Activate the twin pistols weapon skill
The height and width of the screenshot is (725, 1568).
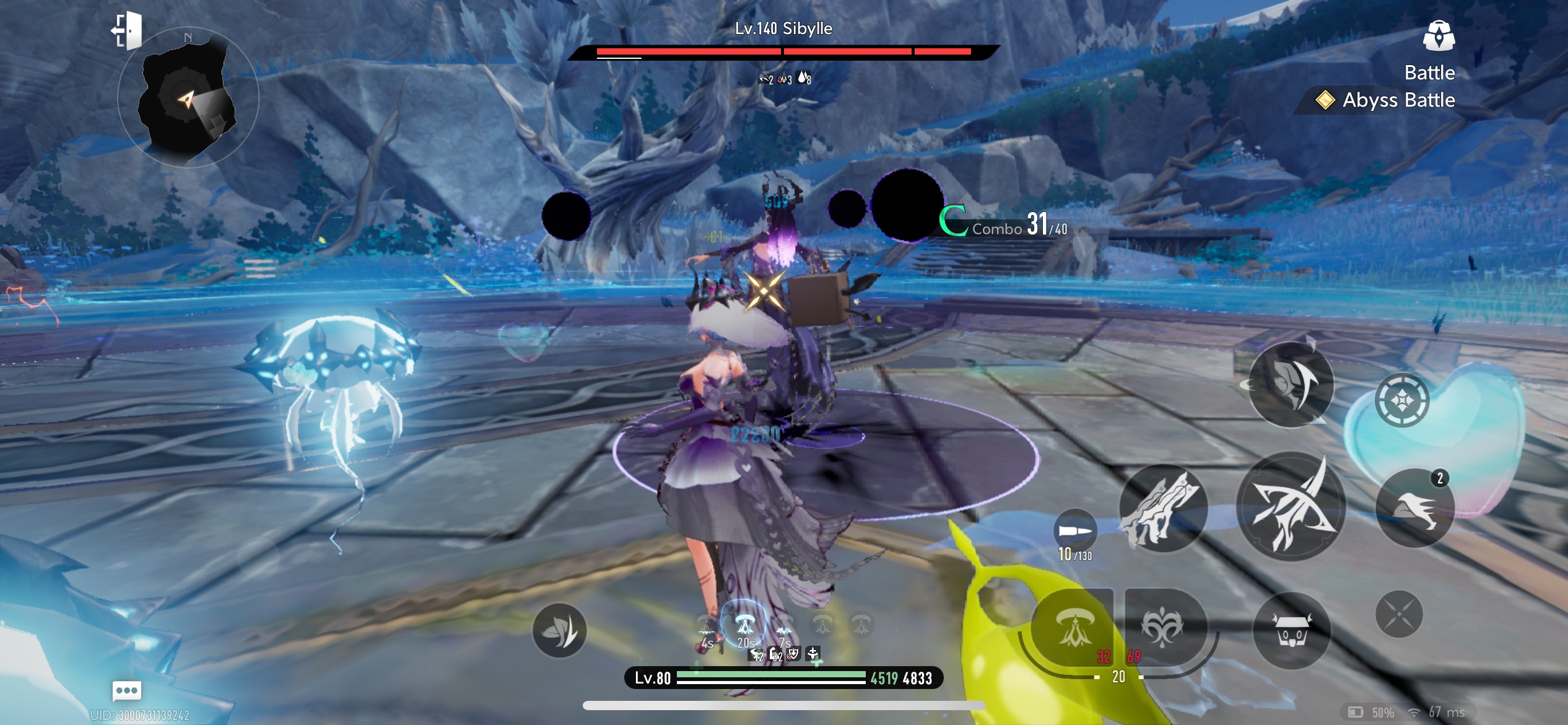click(1162, 508)
